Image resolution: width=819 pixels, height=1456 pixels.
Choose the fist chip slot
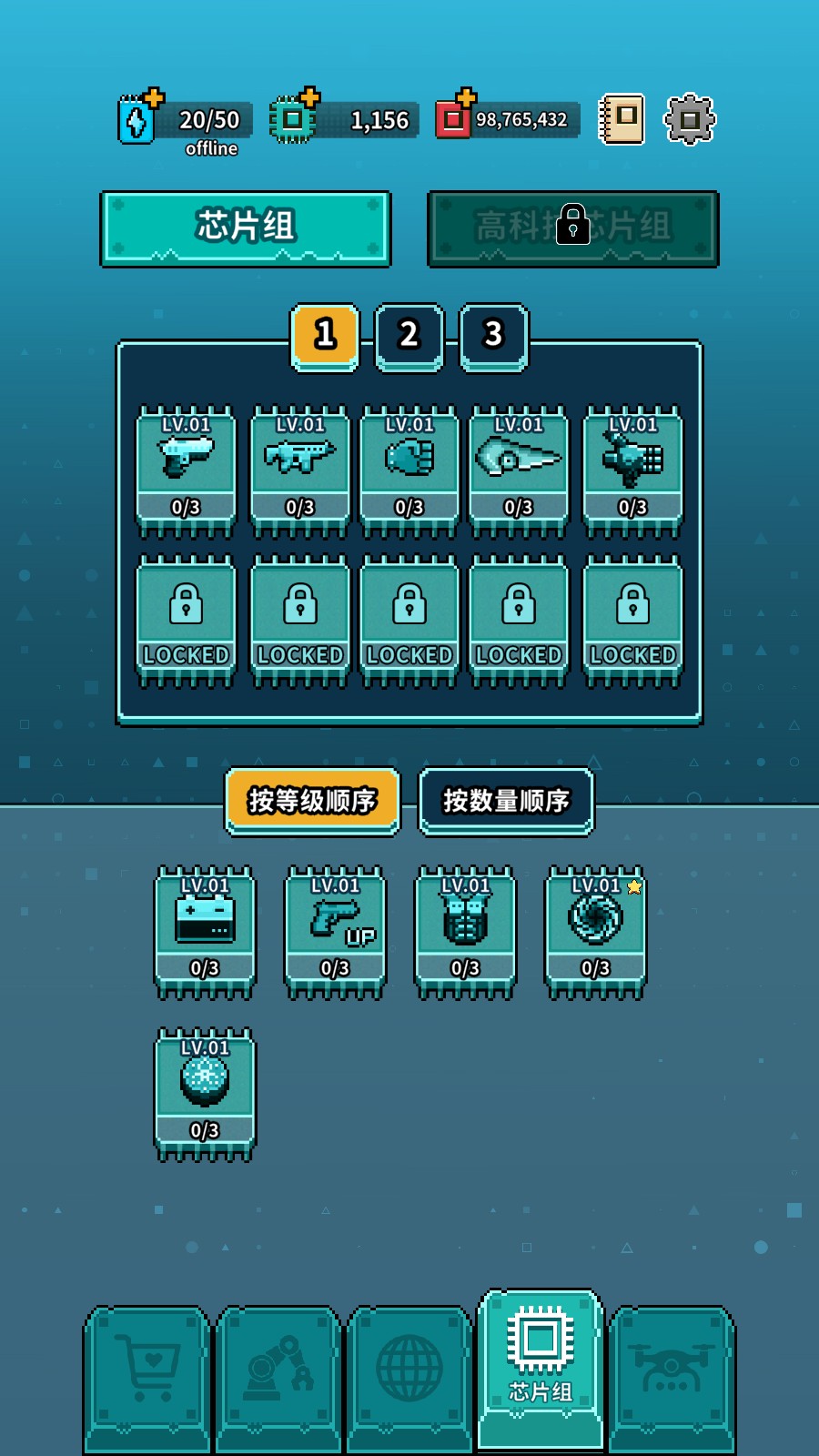409,470
